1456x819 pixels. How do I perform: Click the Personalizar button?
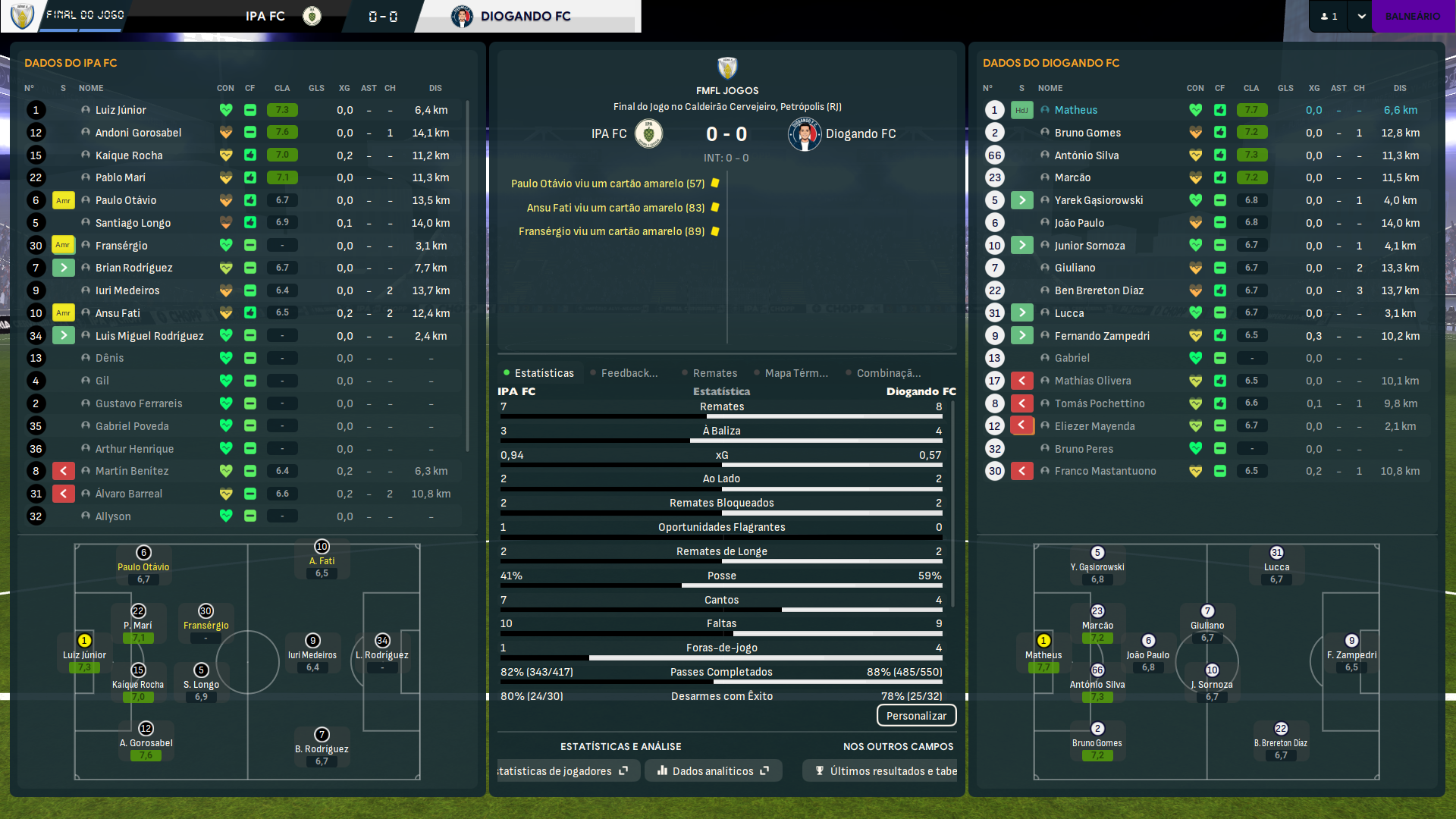[x=916, y=716]
